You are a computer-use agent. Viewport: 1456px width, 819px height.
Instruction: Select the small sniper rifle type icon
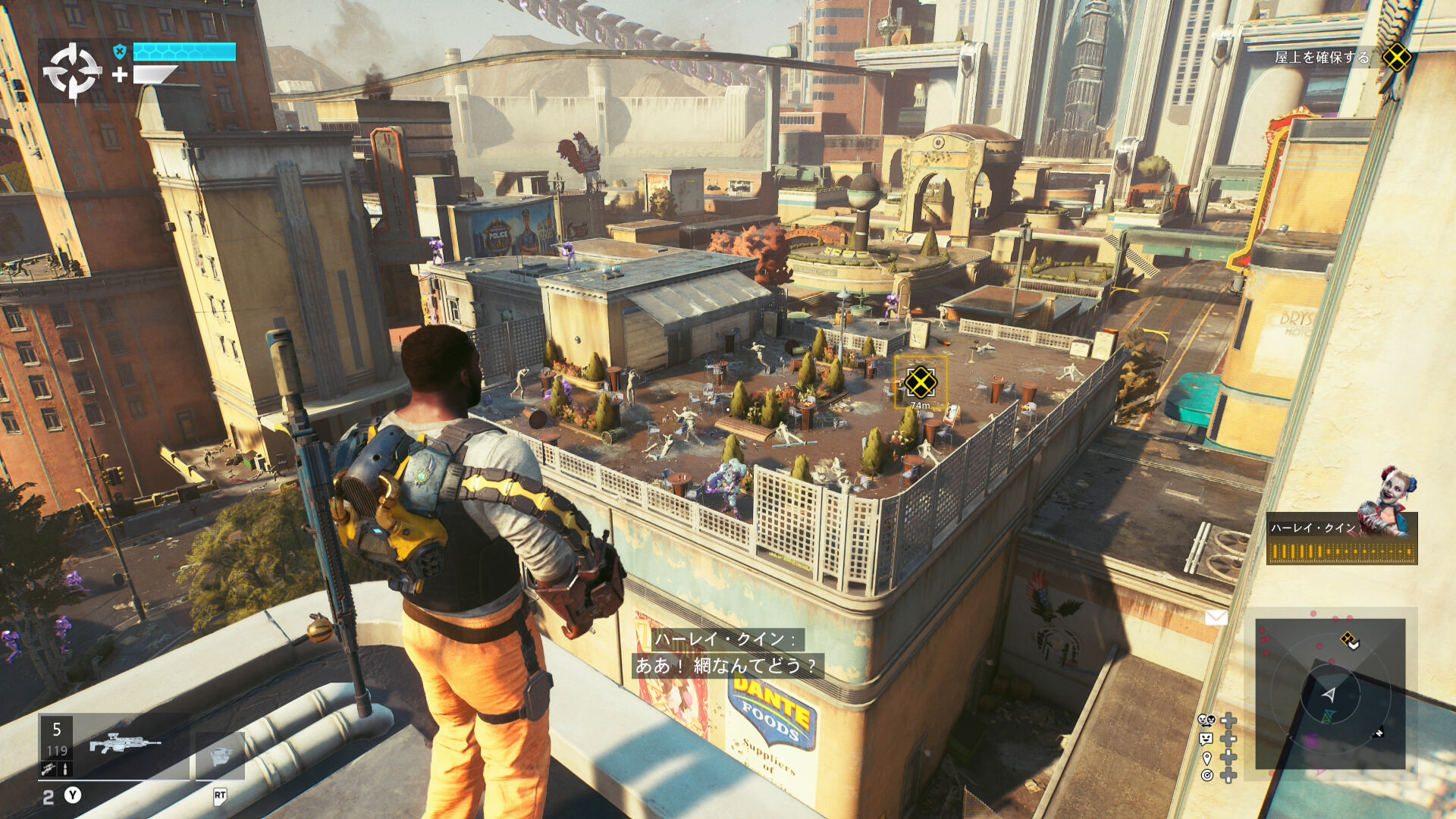click(x=48, y=769)
